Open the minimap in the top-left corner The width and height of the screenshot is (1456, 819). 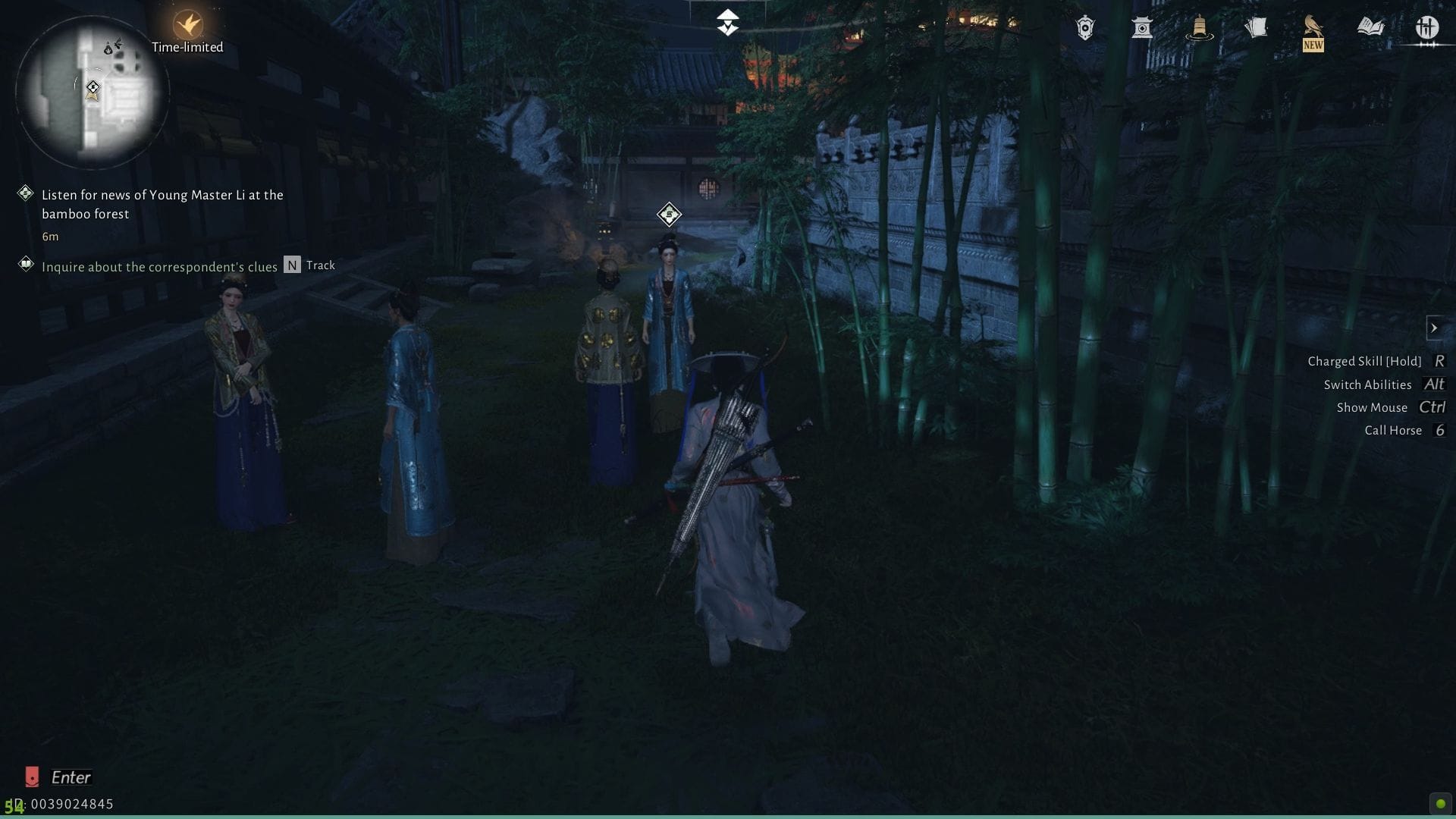click(x=91, y=91)
